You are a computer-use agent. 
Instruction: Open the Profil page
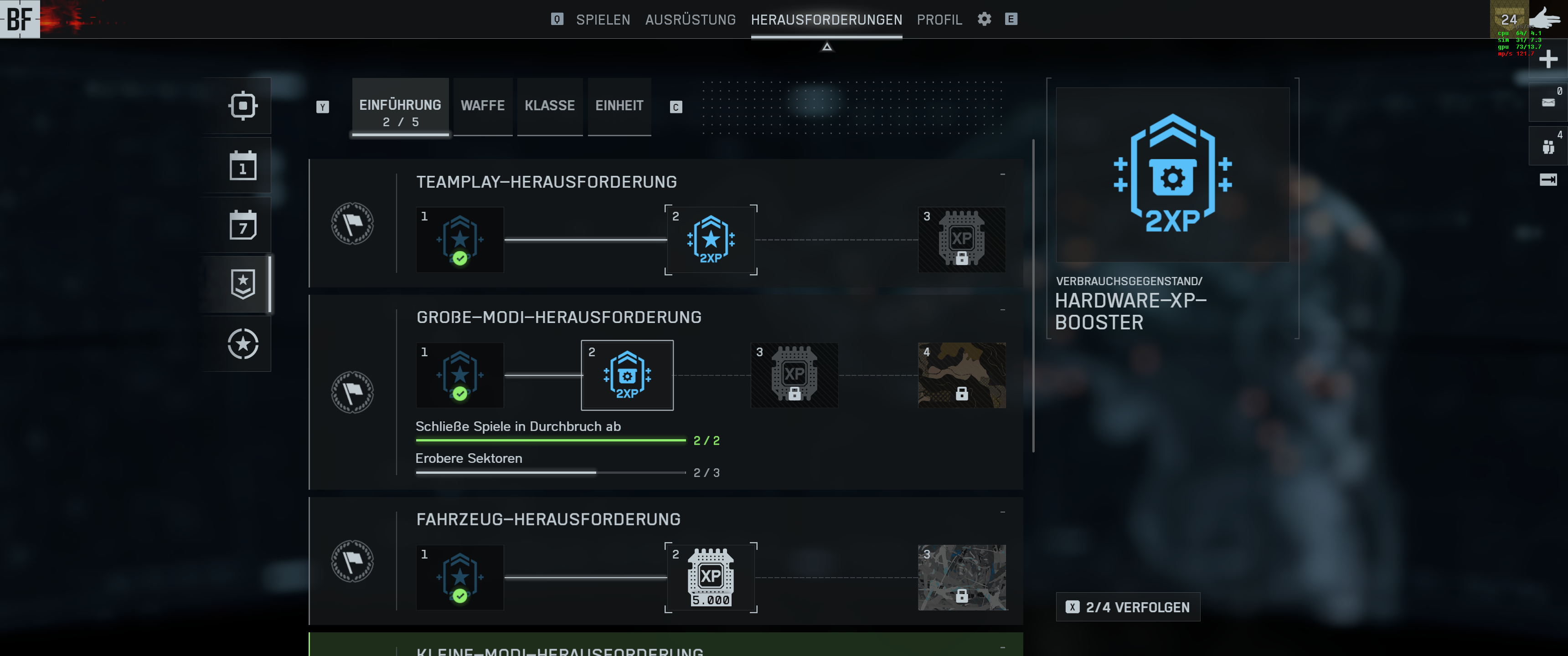(939, 20)
